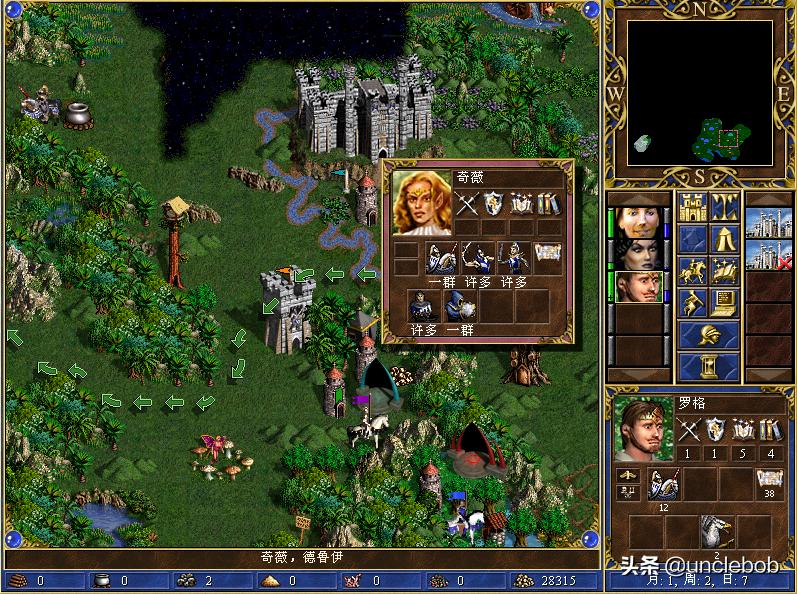The image size is (797, 594).
Task: Open the spellbook cast spell button
Action: tap(725, 271)
